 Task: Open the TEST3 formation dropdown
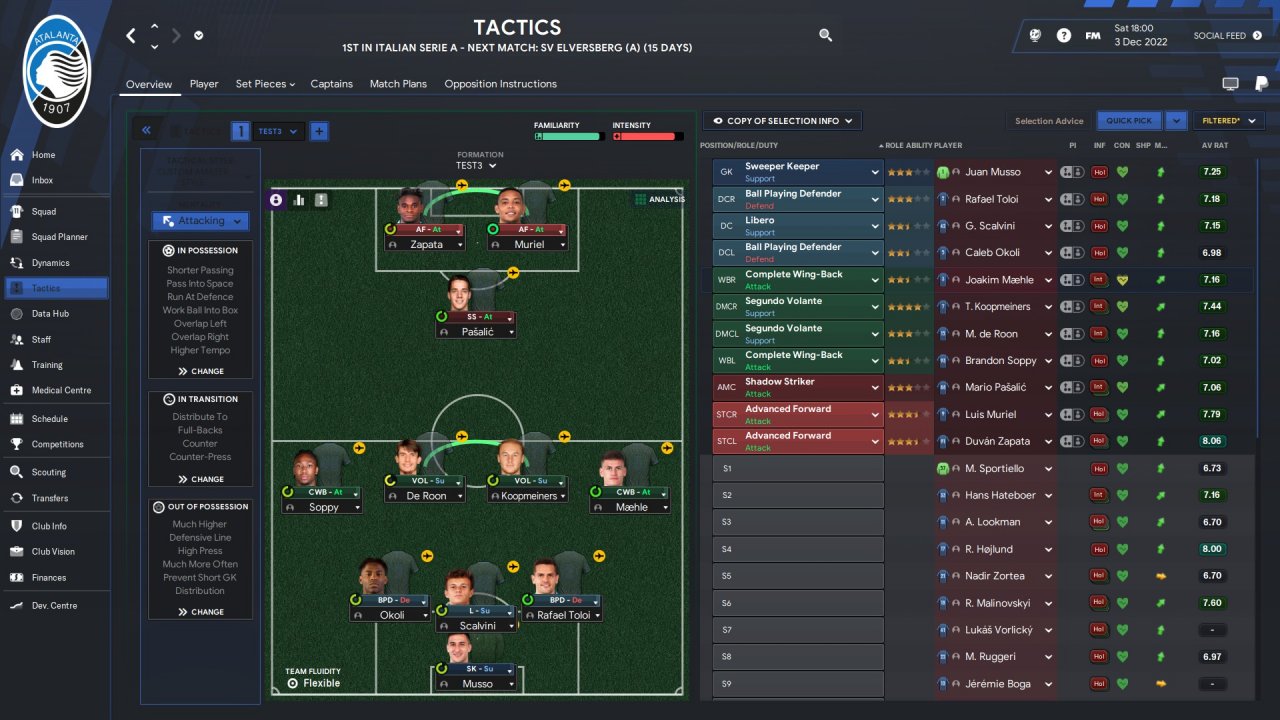(x=476, y=166)
